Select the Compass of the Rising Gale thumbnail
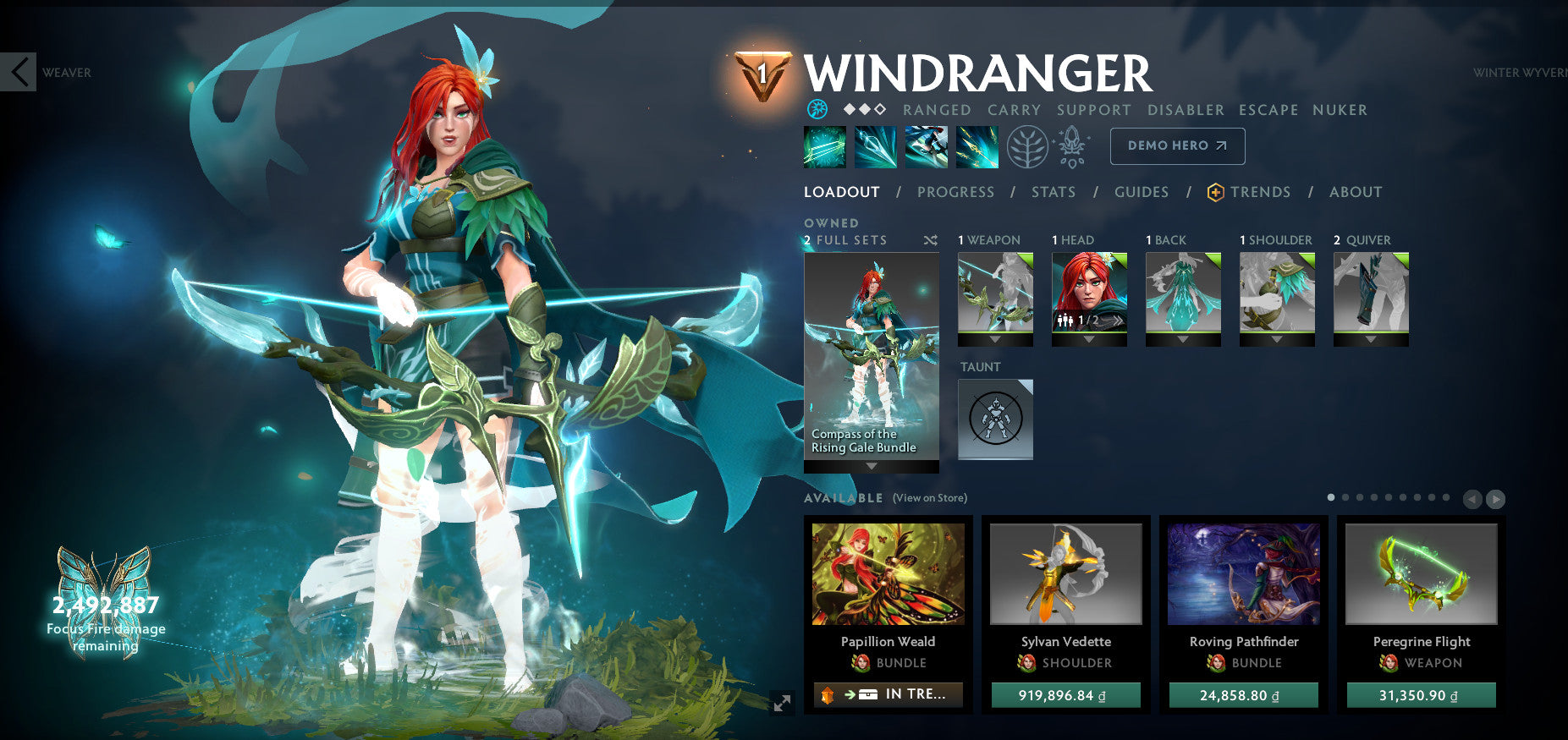1568x740 pixels. pyautogui.click(x=871, y=355)
